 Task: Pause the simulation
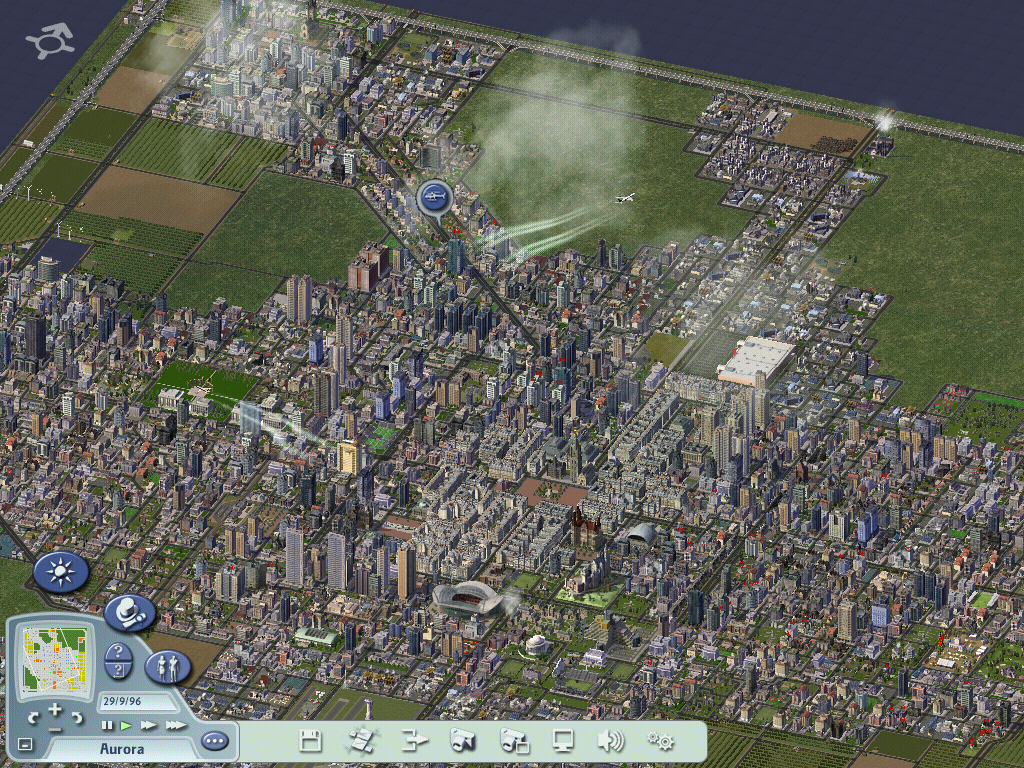tap(107, 725)
